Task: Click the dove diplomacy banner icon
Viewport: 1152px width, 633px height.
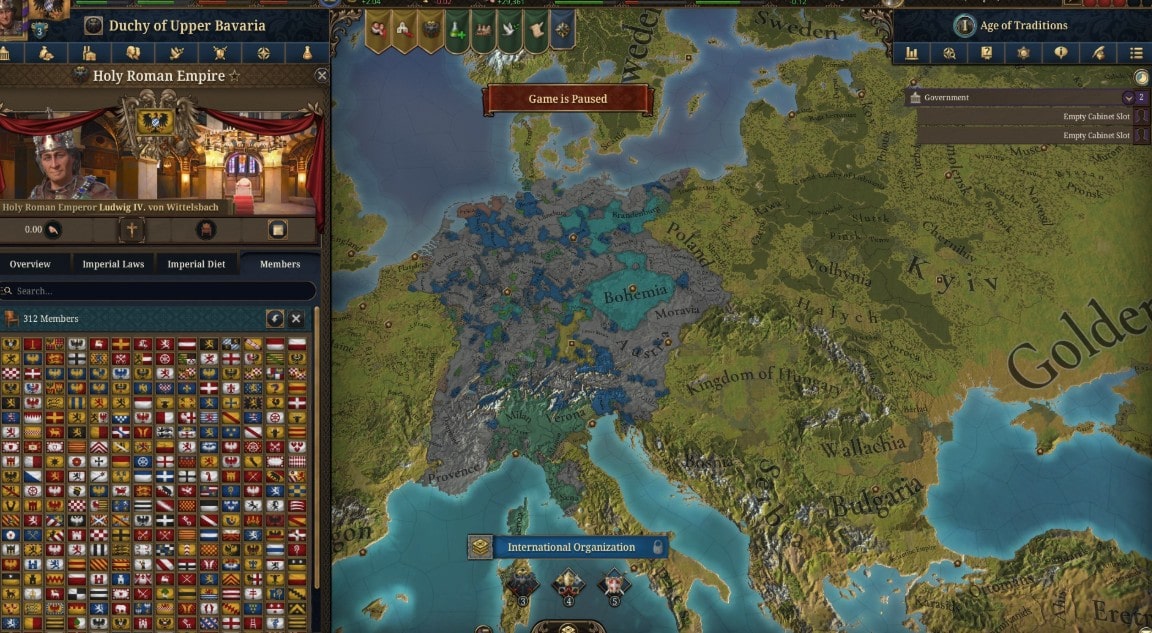Action: 510,31
